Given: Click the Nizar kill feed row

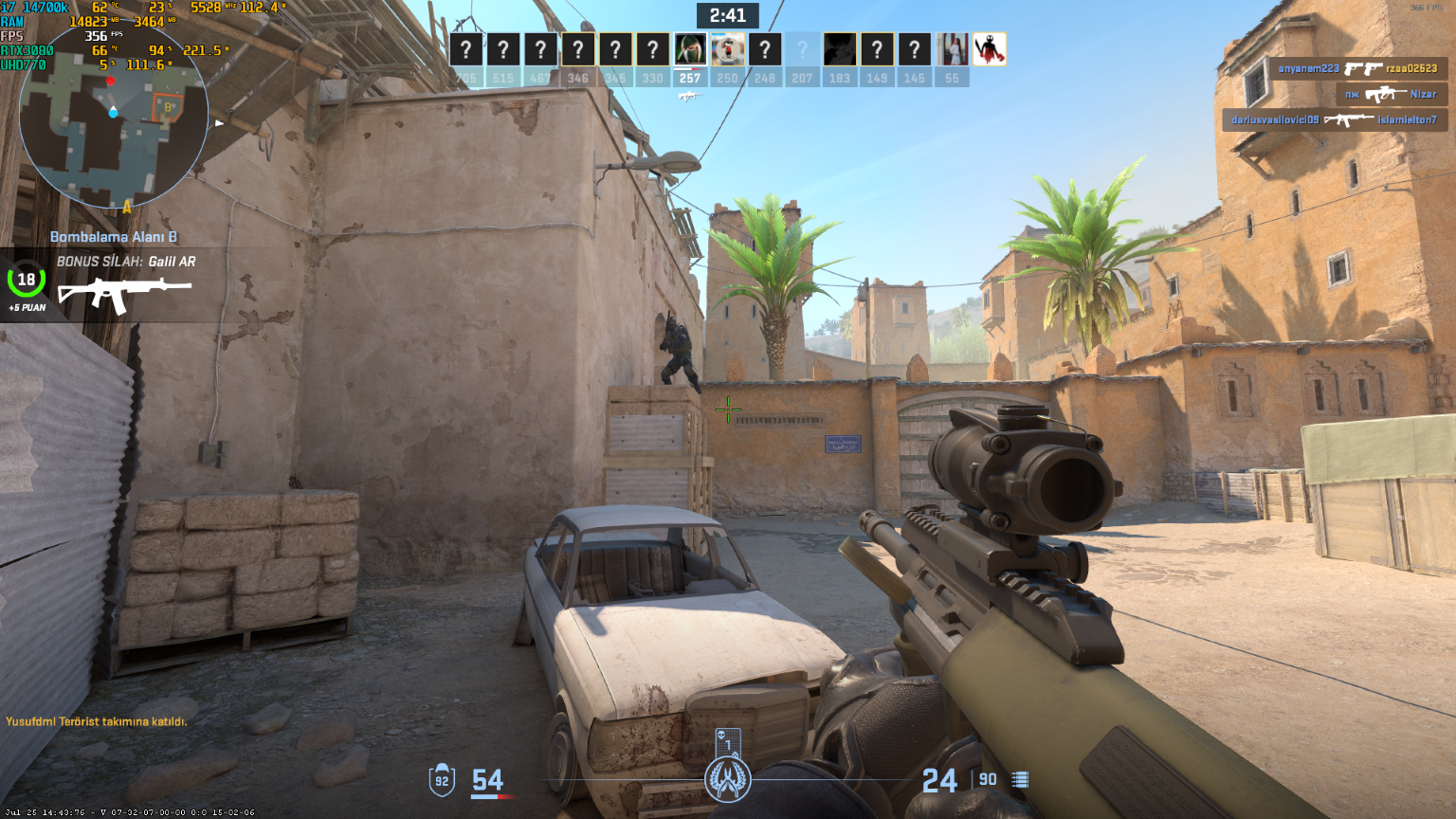Looking at the screenshot, I should [x=1391, y=94].
